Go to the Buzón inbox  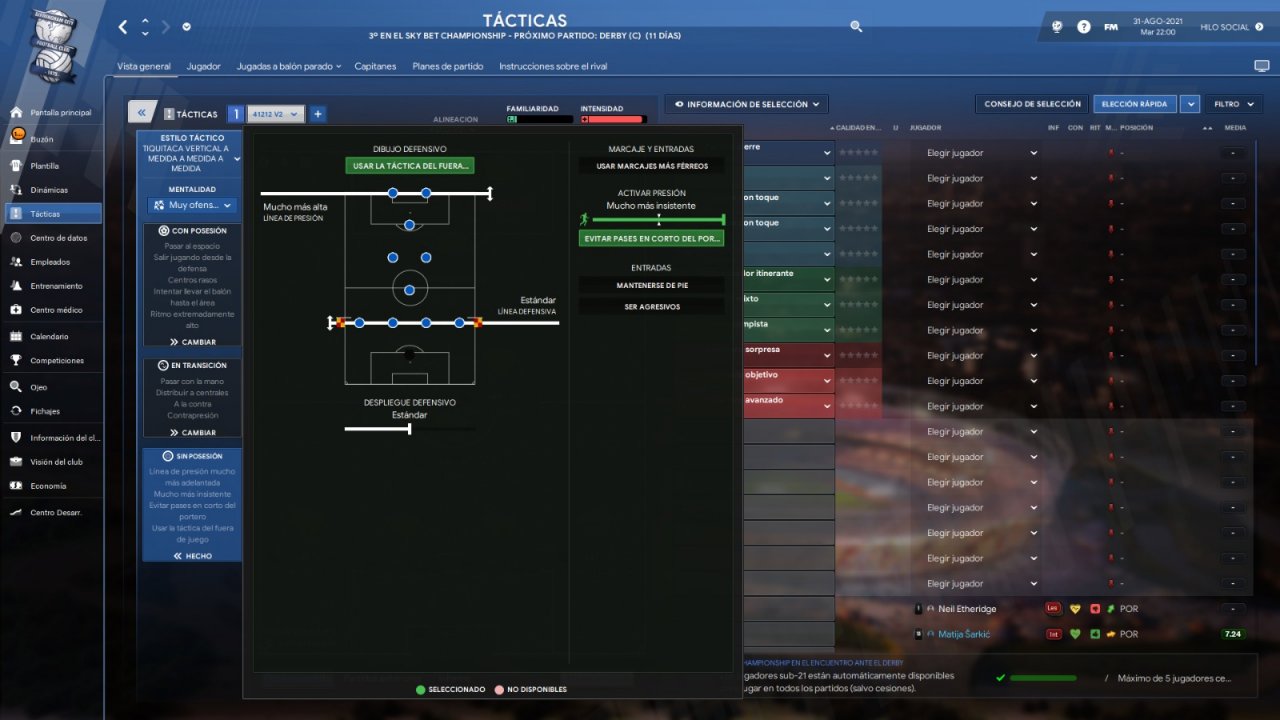[x=42, y=139]
